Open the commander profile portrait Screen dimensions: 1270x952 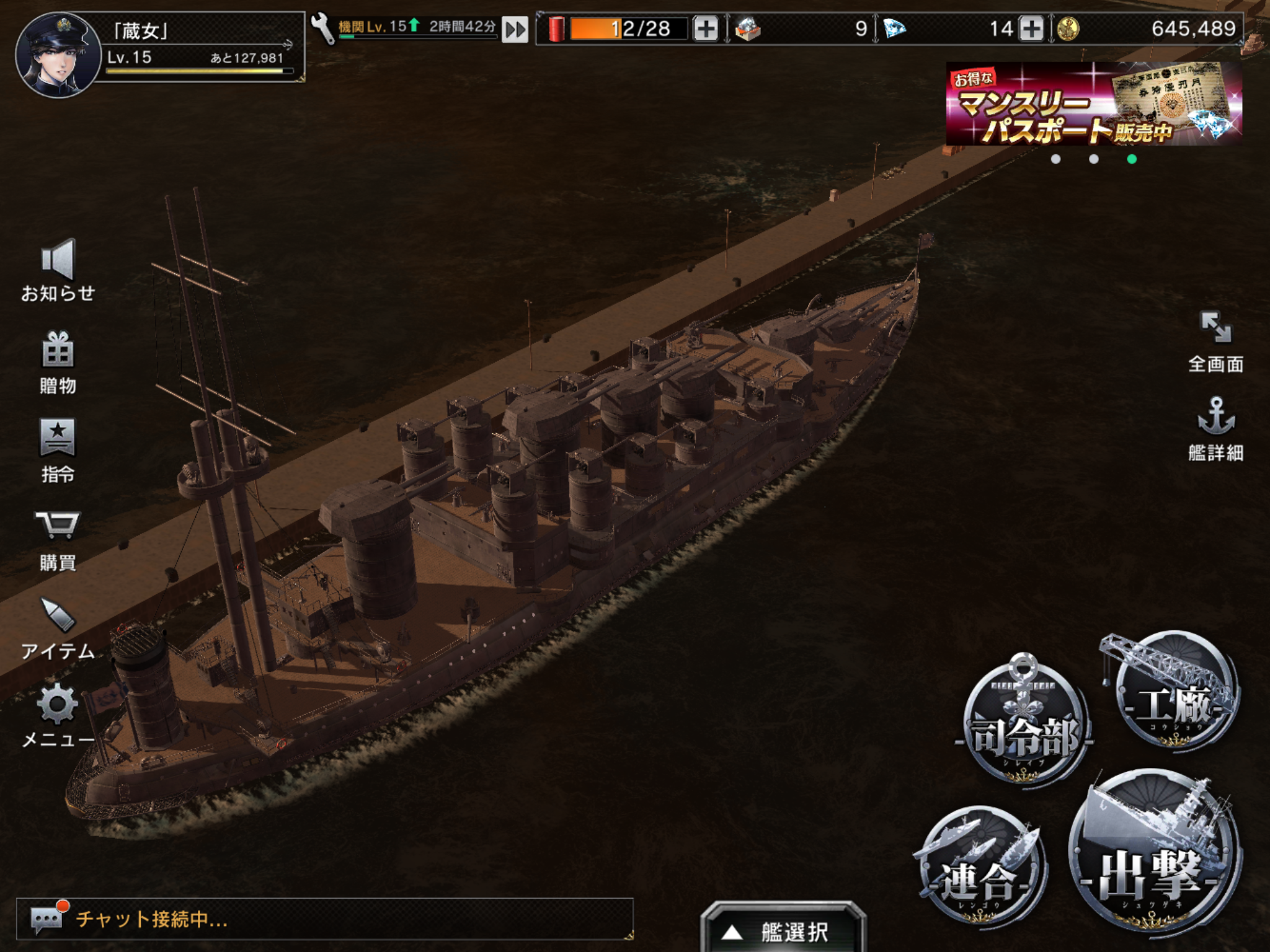pos(58,55)
